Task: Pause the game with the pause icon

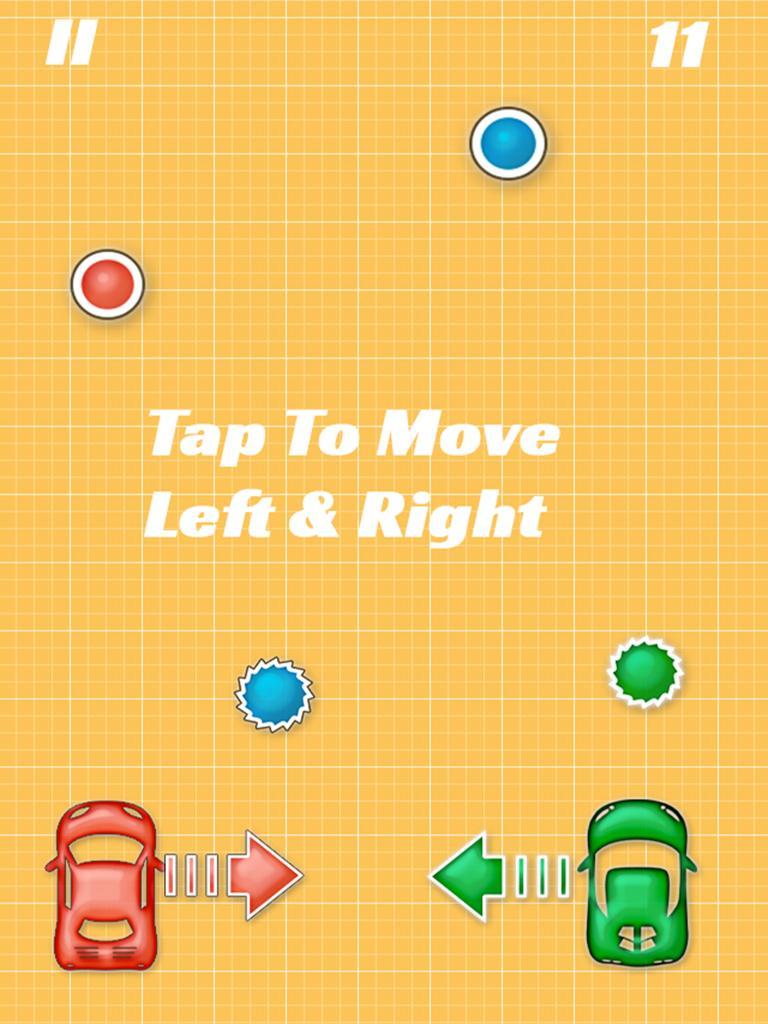Action: click(x=70, y=45)
